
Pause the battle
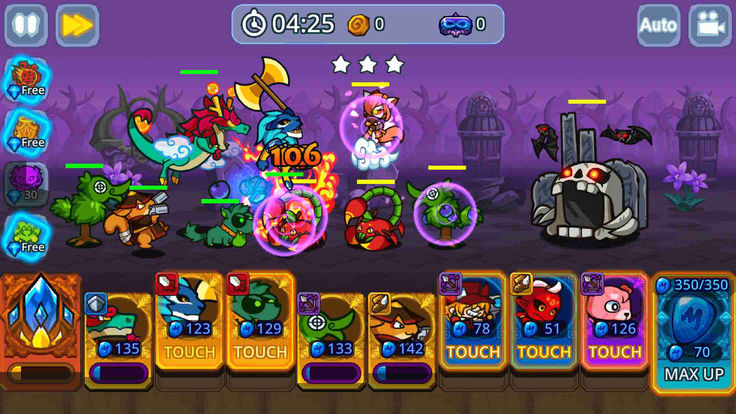25,25
